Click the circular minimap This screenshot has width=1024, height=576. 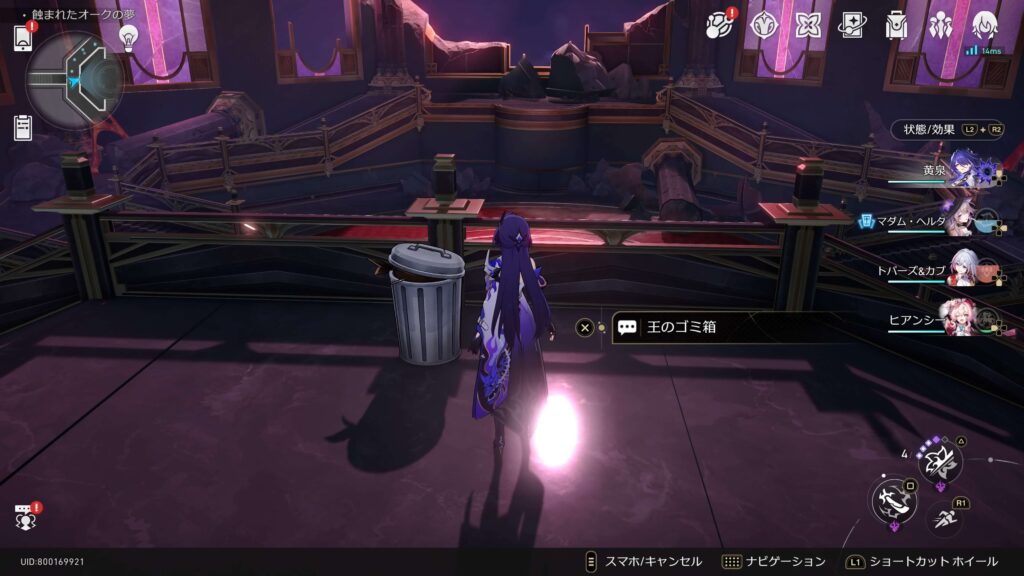[75, 80]
